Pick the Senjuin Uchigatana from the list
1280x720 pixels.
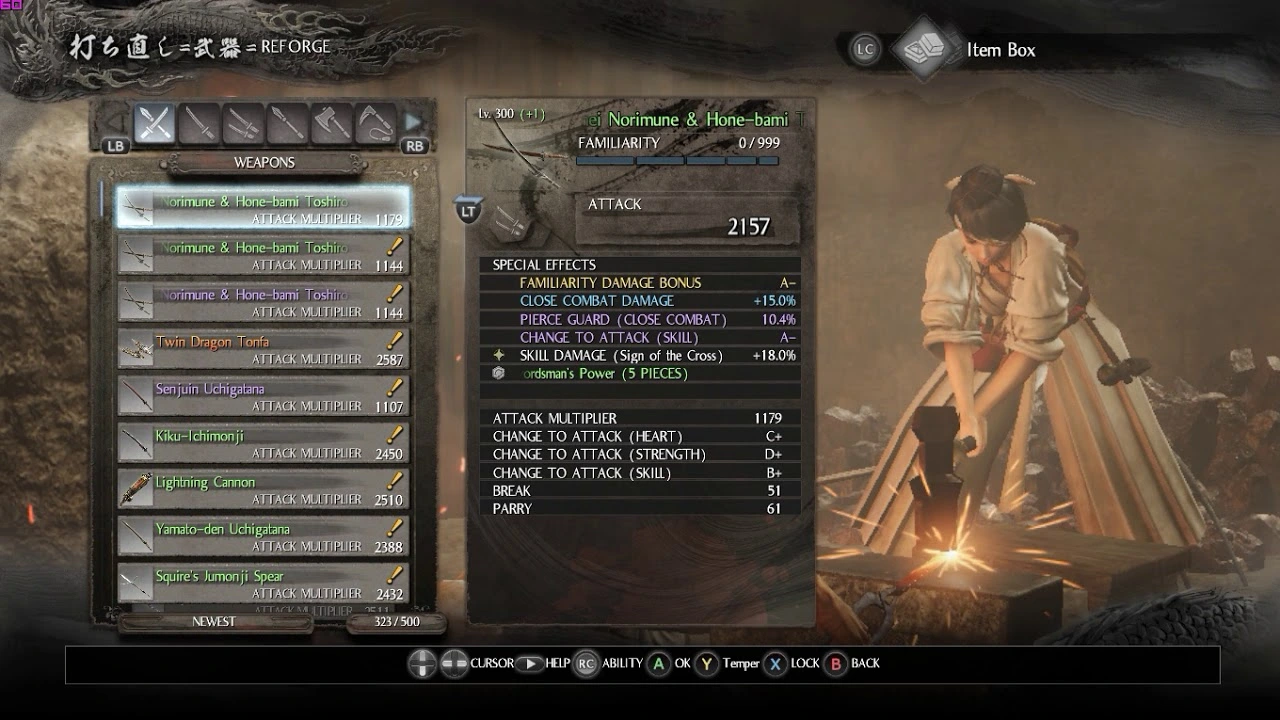[x=262, y=396]
